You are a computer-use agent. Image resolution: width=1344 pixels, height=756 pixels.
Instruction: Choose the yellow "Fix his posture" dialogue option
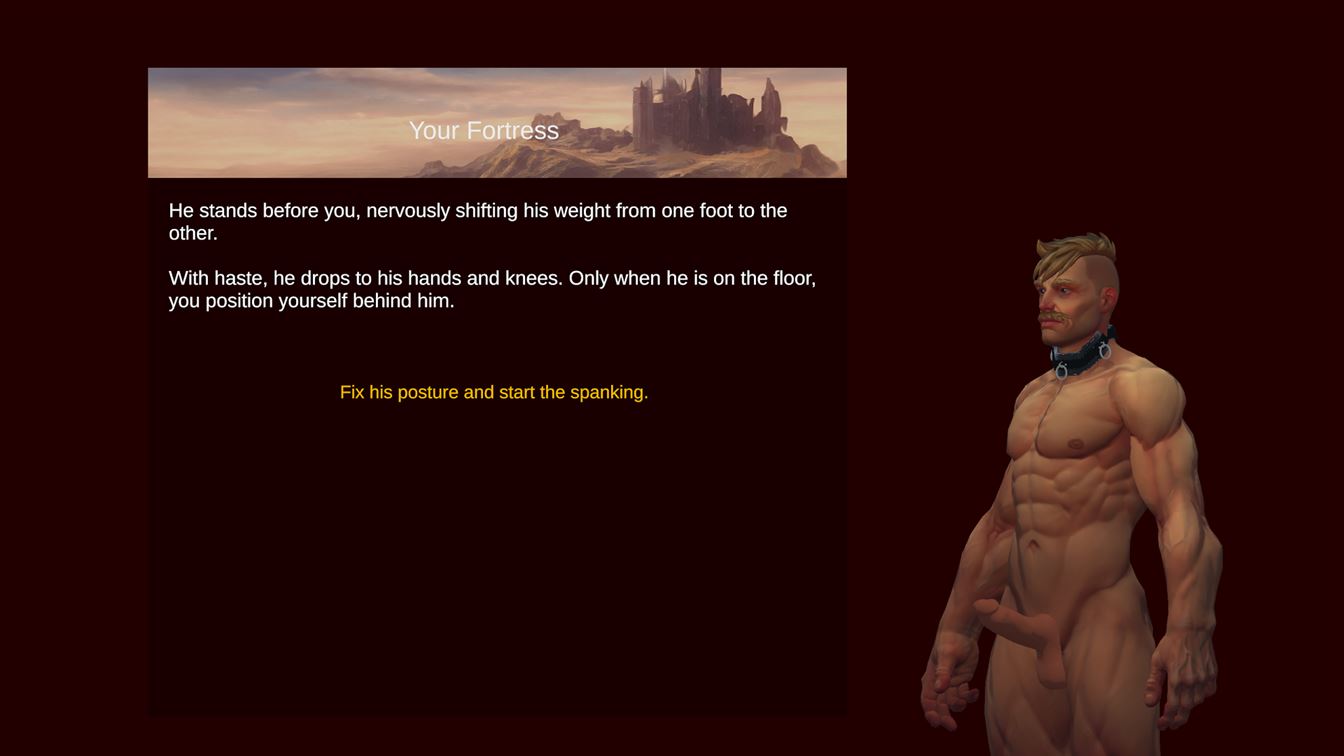tap(494, 392)
